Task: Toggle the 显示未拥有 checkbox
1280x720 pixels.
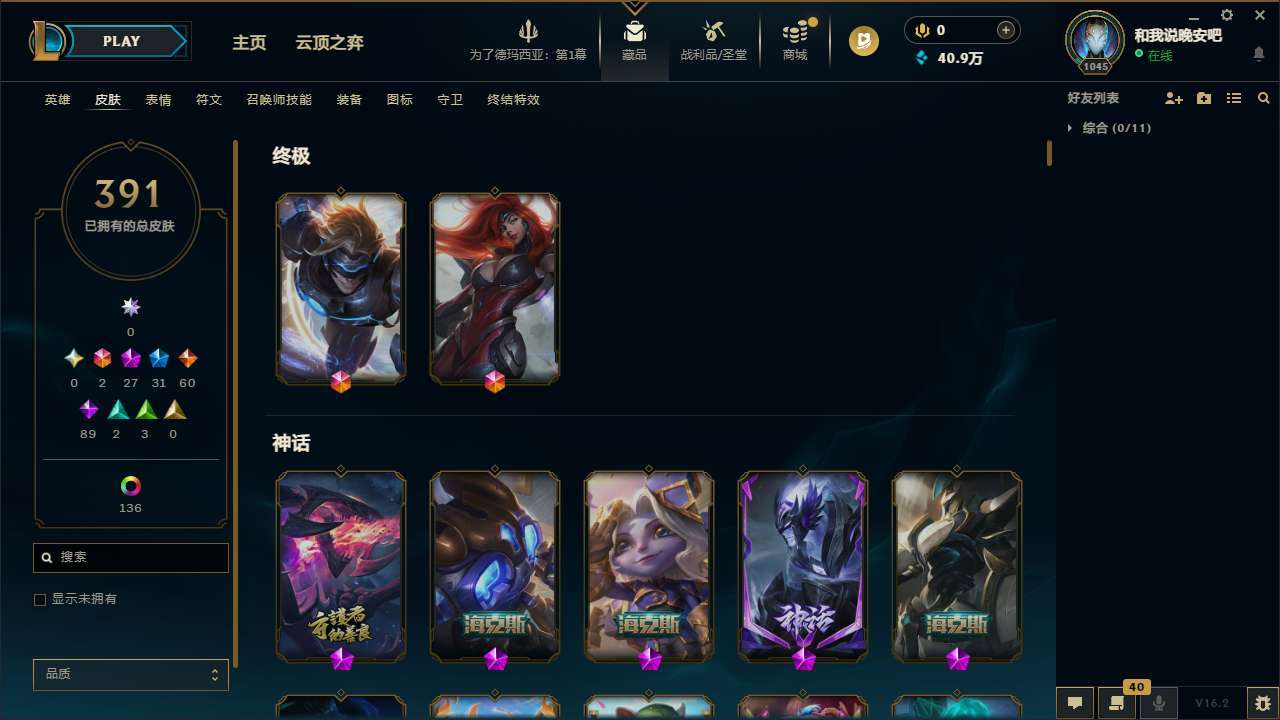Action: coord(40,599)
